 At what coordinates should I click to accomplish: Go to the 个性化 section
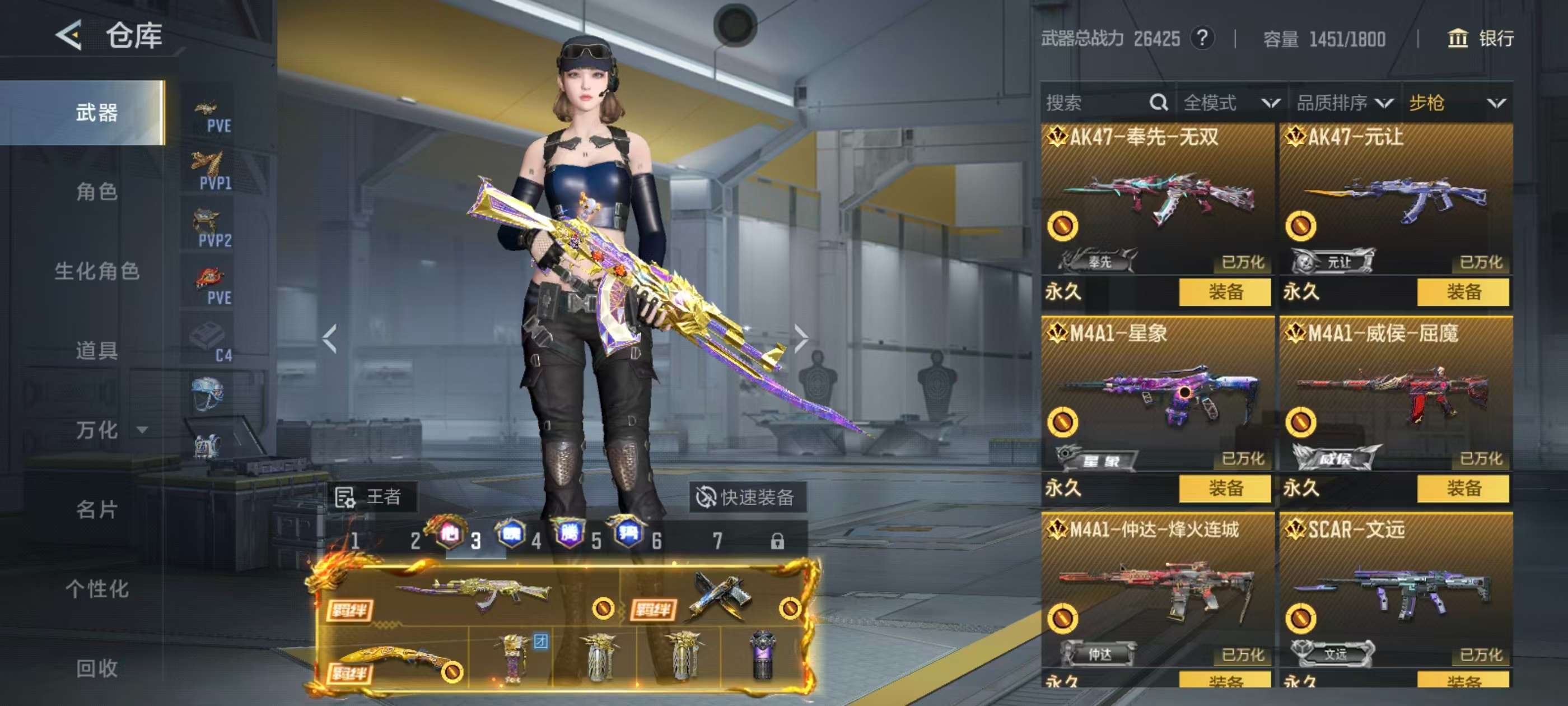point(97,589)
